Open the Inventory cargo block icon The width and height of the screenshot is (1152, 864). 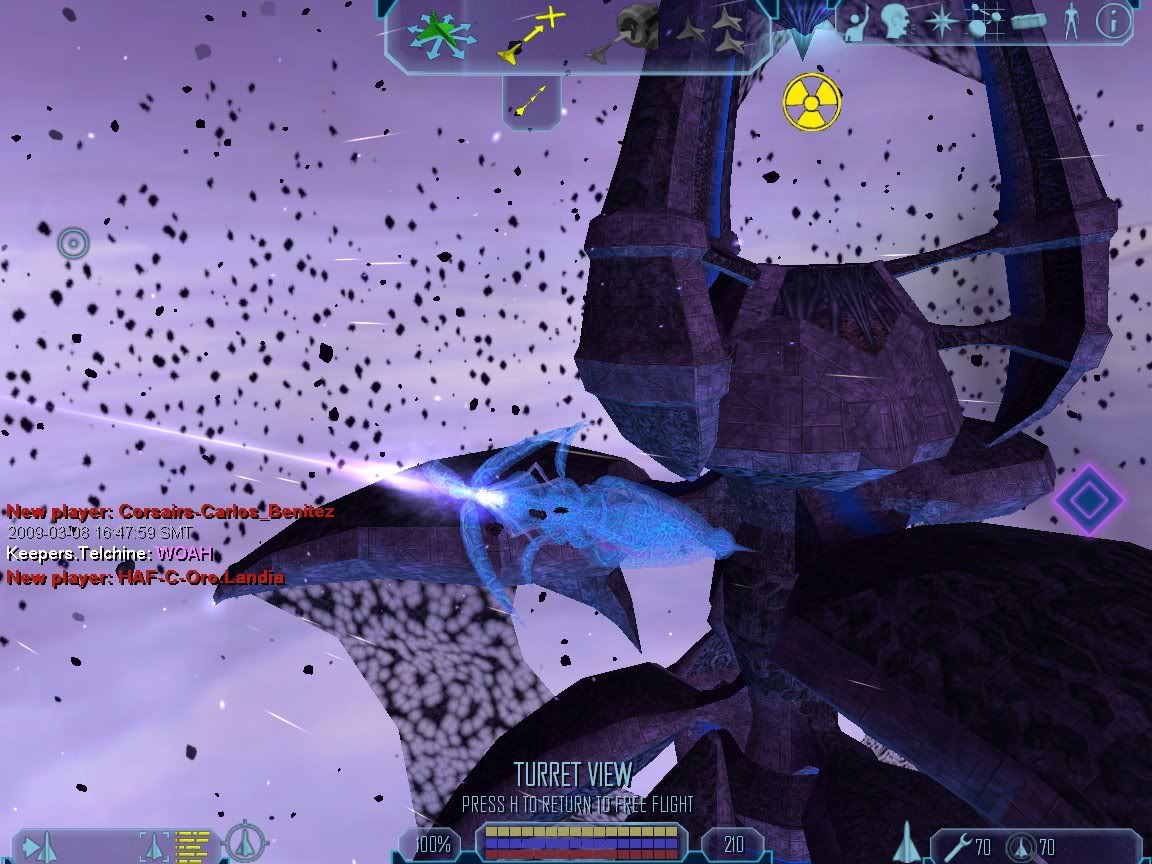click(1028, 21)
